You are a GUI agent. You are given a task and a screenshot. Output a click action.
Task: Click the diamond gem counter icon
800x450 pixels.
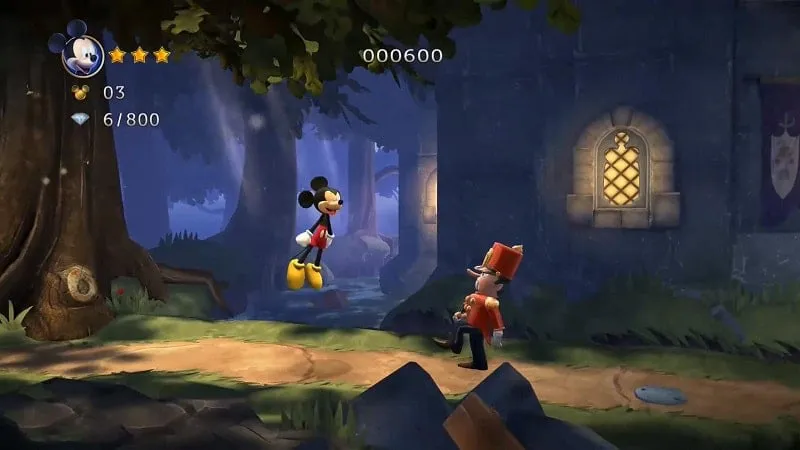pyautogui.click(x=81, y=119)
